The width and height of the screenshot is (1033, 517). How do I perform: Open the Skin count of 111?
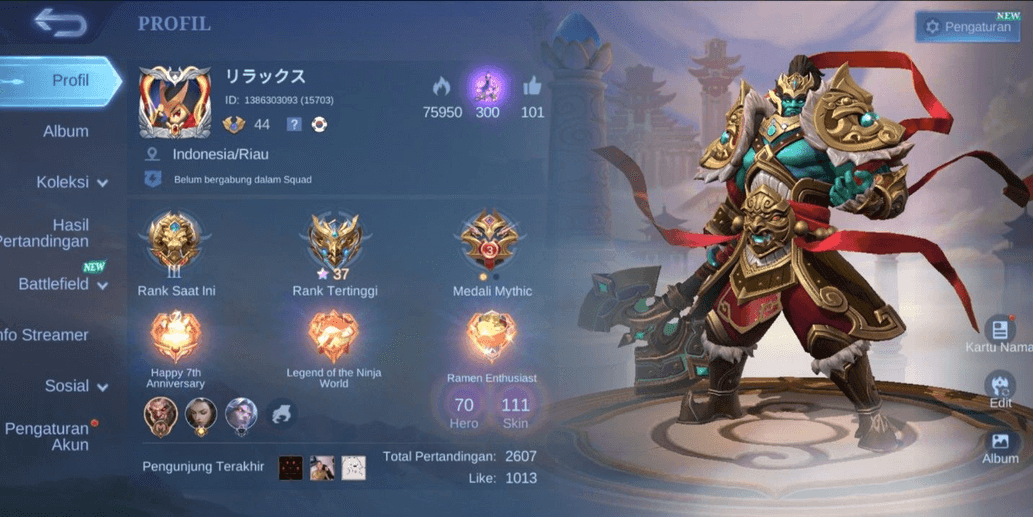515,410
